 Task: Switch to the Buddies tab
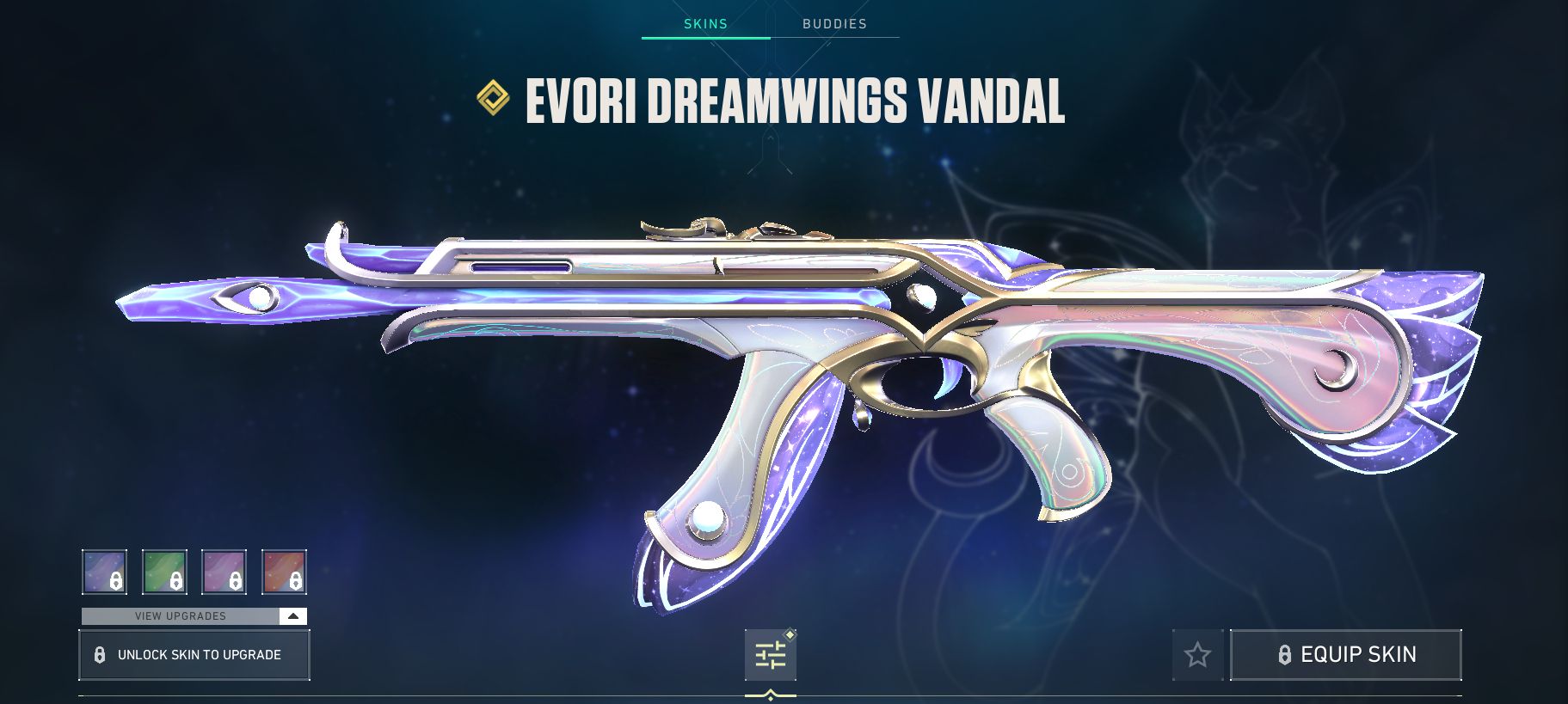[x=833, y=23]
